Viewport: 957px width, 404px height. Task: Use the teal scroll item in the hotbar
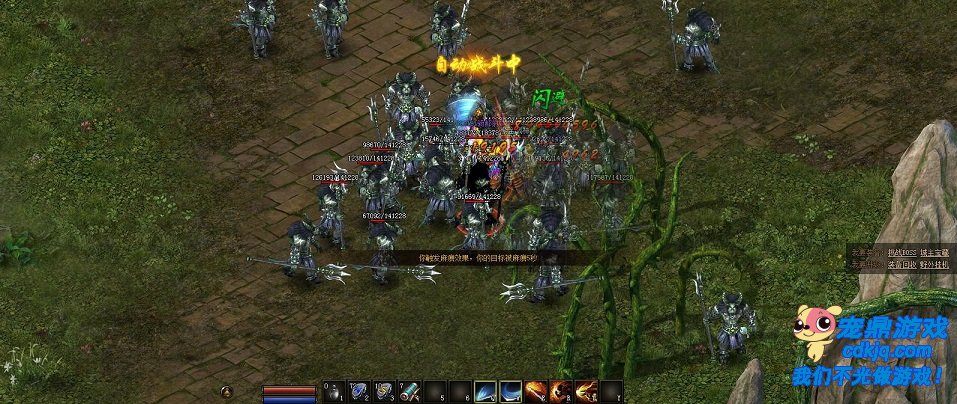[x=410, y=392]
